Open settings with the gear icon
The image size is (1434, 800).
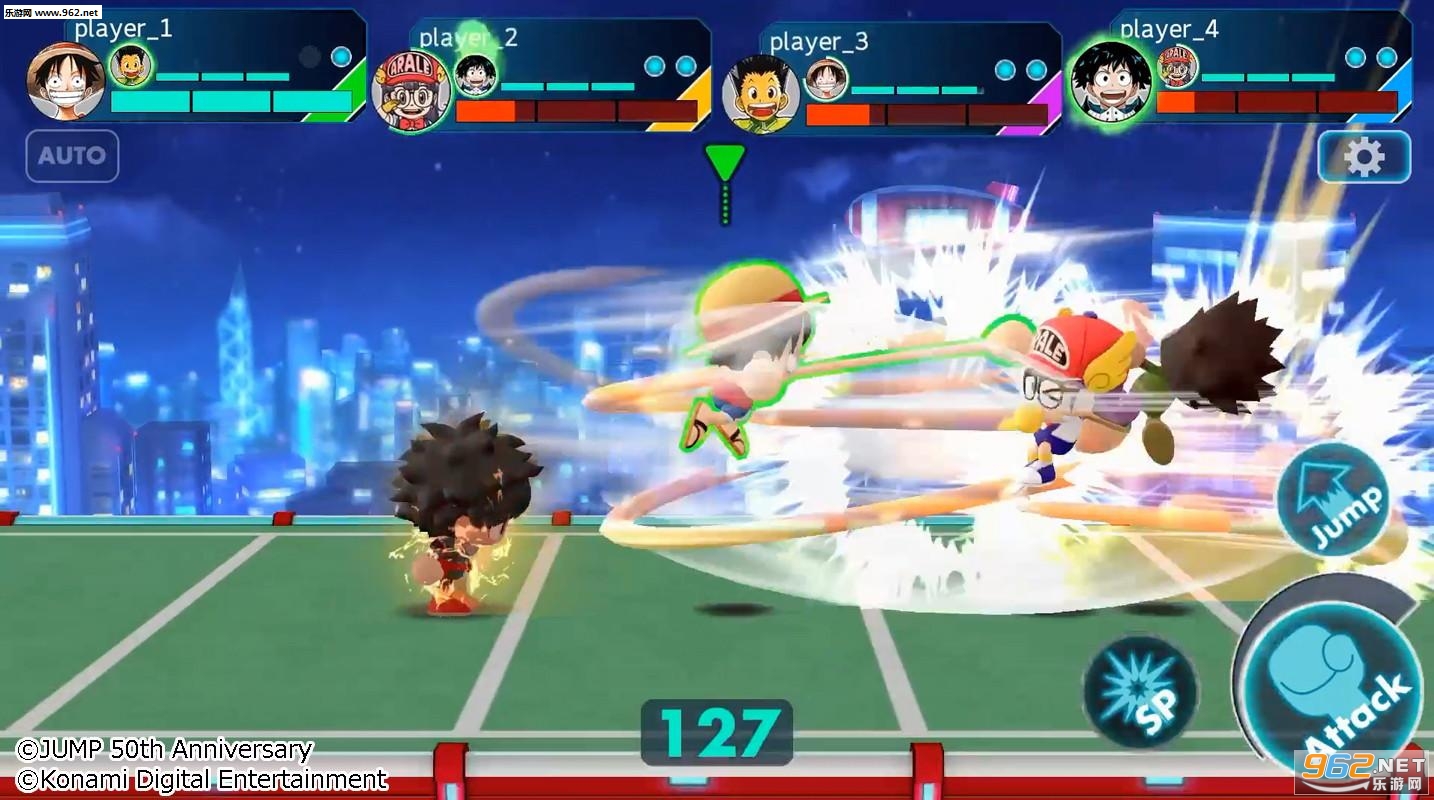[x=1364, y=157]
